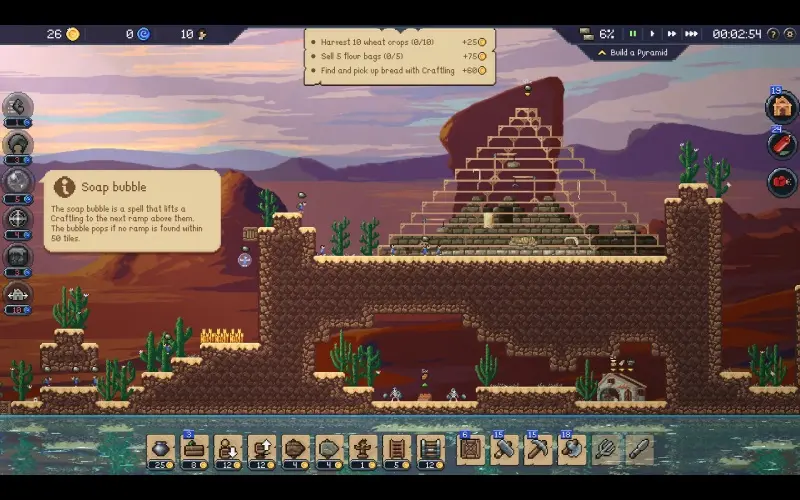The width and height of the screenshot is (800, 500).
Task: Open the house building button
Action: click(781, 106)
